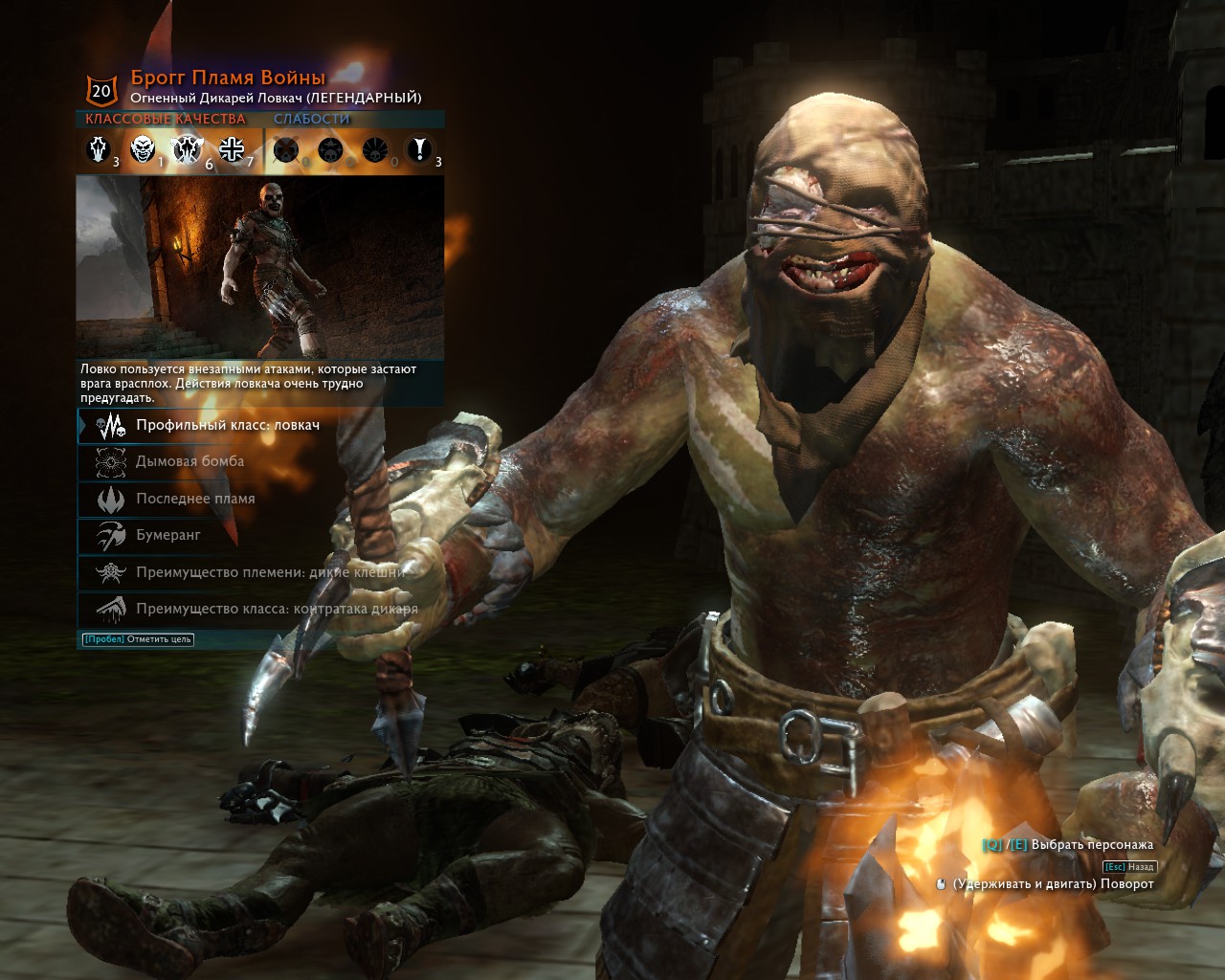Open the Бумеранг trait entry
The height and width of the screenshot is (980, 1225).
click(x=168, y=535)
